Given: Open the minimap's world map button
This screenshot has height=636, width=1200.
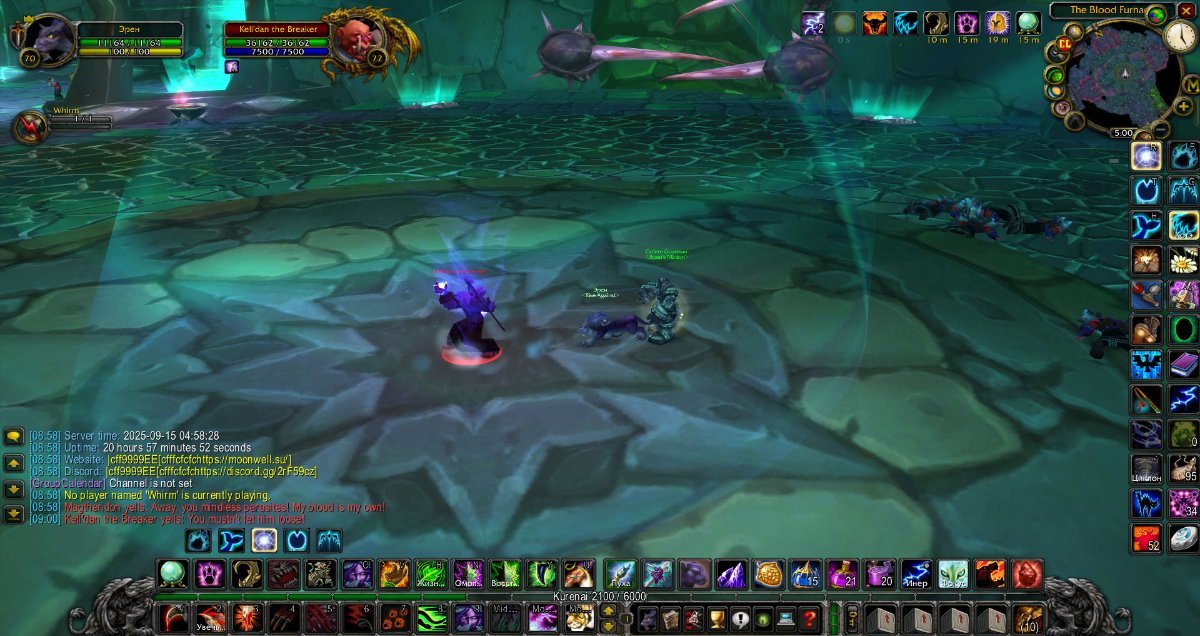Looking at the screenshot, I should click(1191, 86).
